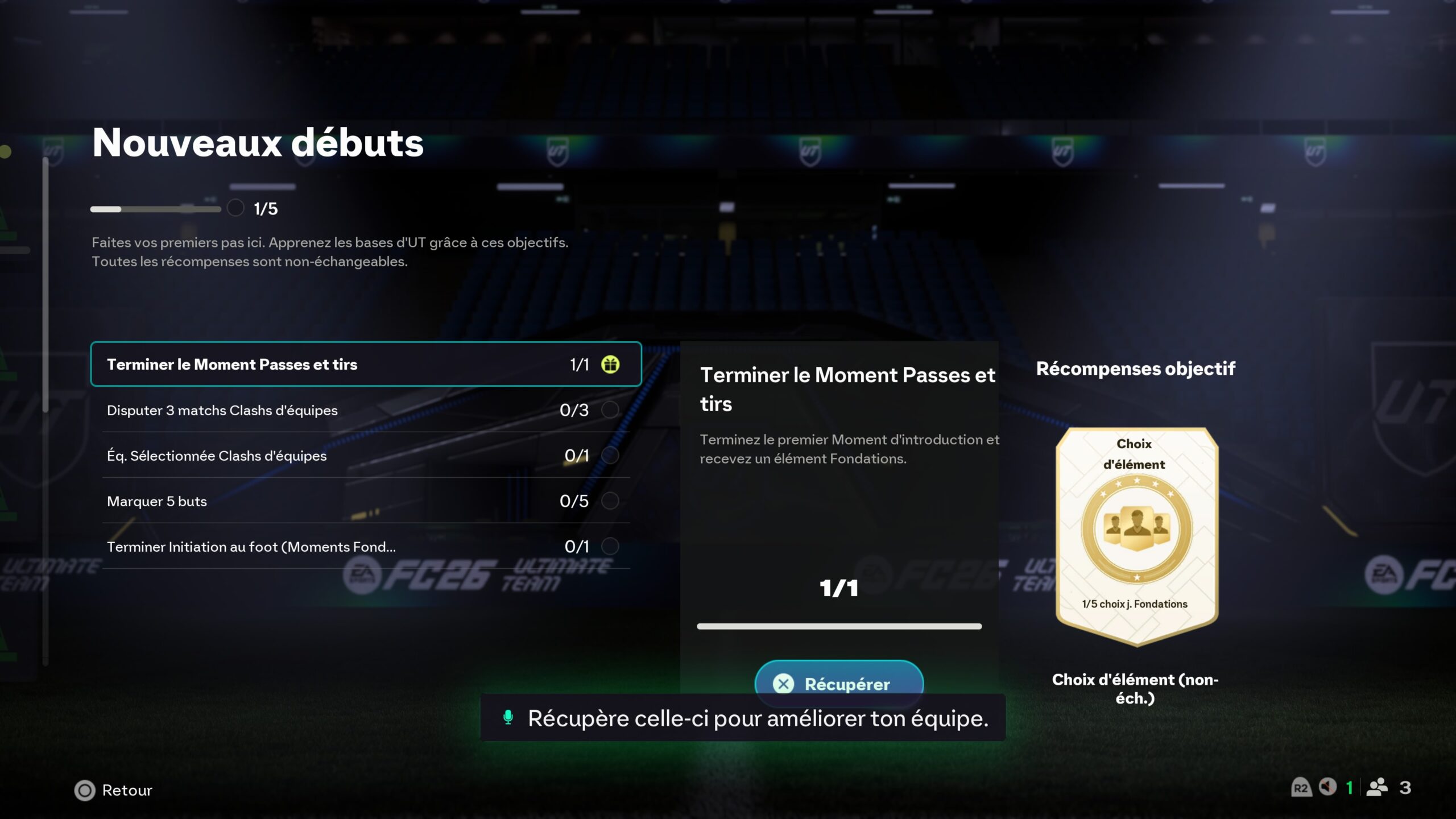1456x819 pixels.
Task: Click the microphone icon in the hint bar
Action: [508, 718]
